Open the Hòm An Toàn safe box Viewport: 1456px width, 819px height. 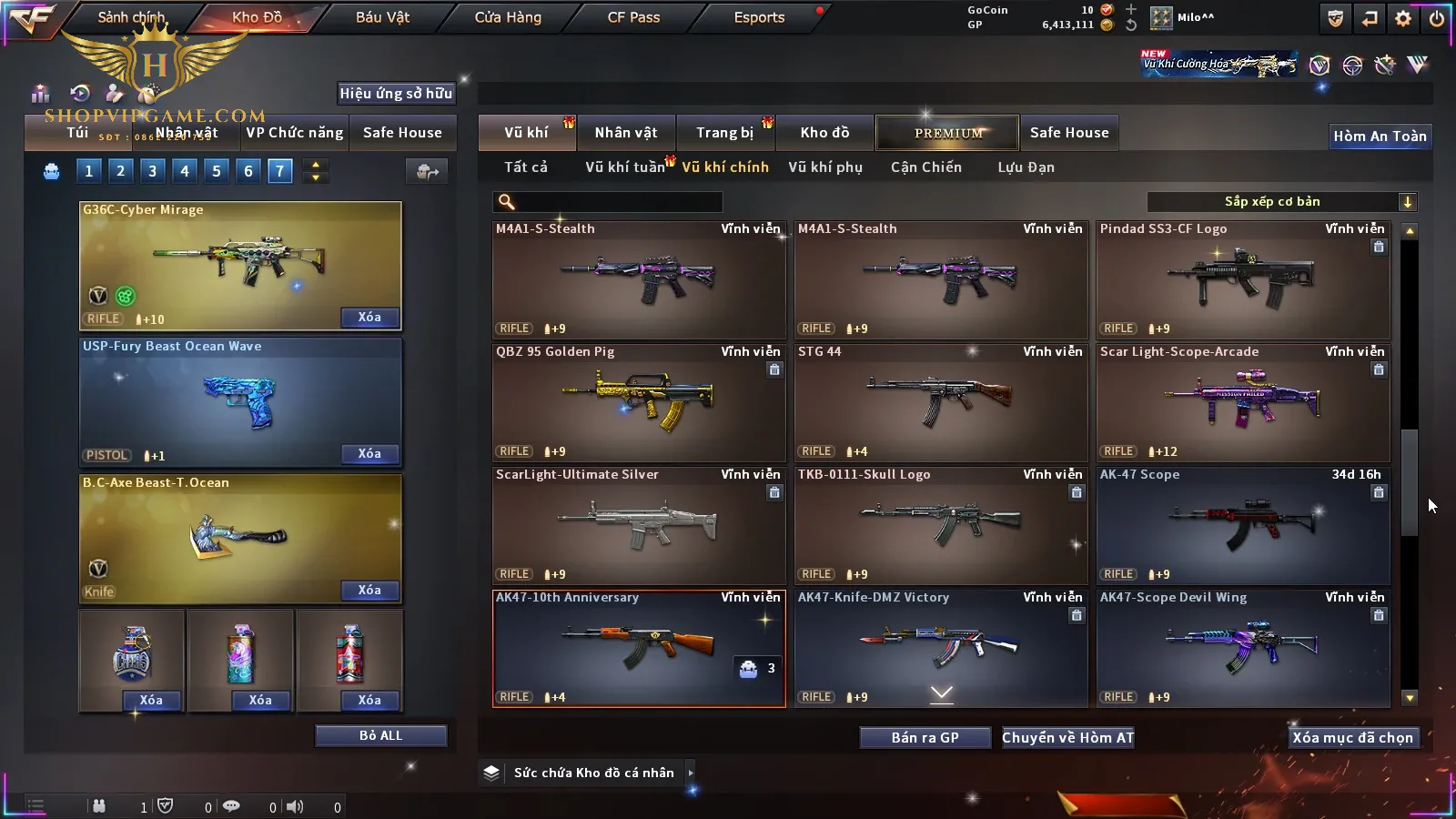pos(1380,136)
